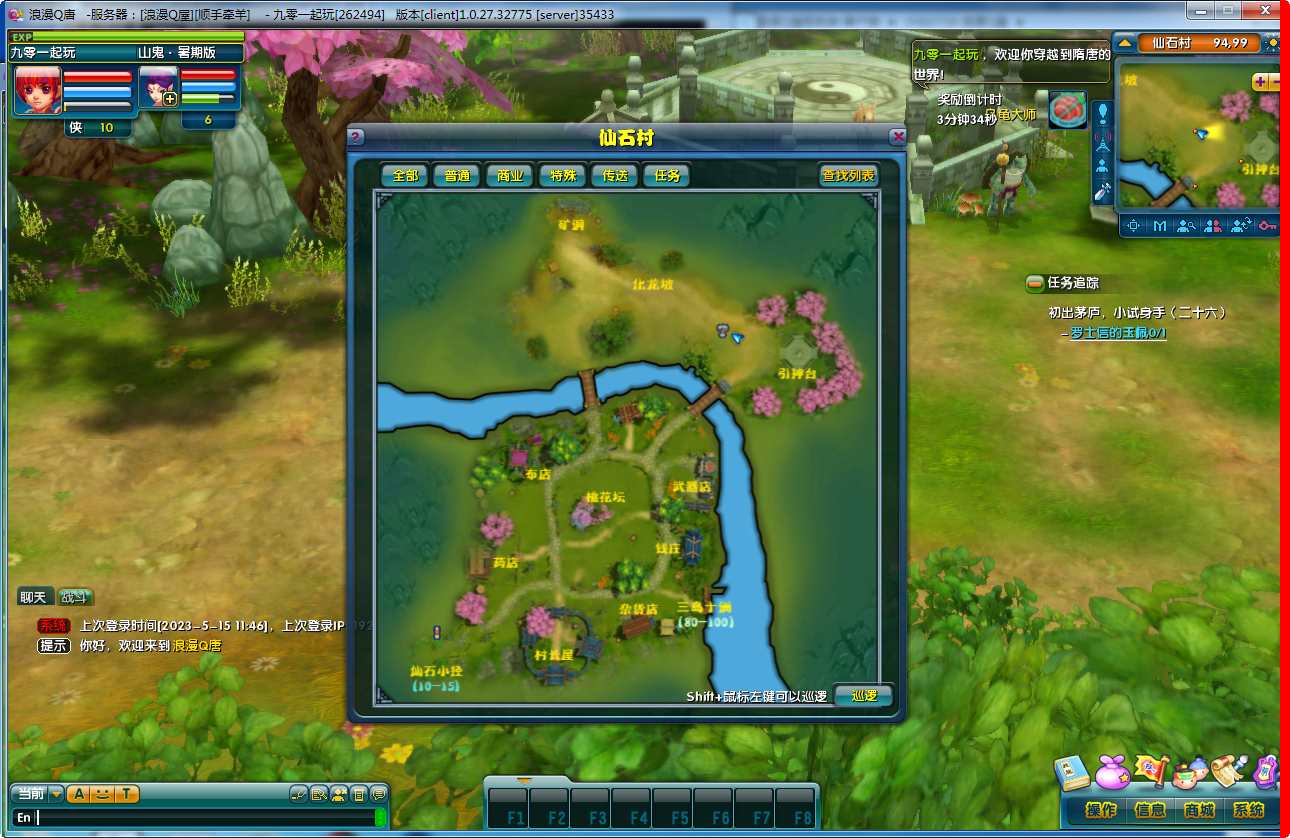Open the 当前 chat channel dropdown
Image resolution: width=1290 pixels, height=838 pixels.
click(56, 794)
